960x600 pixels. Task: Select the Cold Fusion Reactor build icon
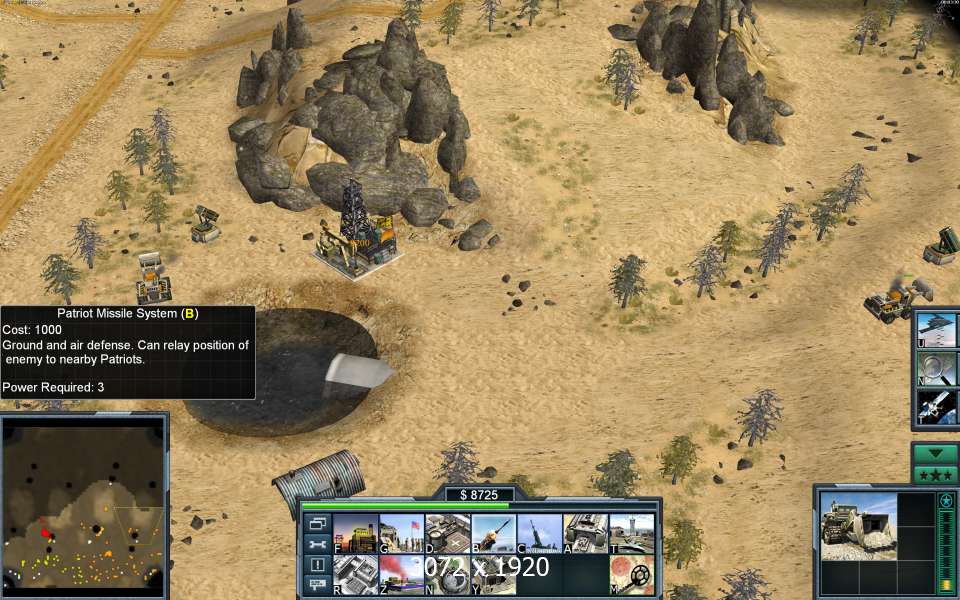point(355,534)
